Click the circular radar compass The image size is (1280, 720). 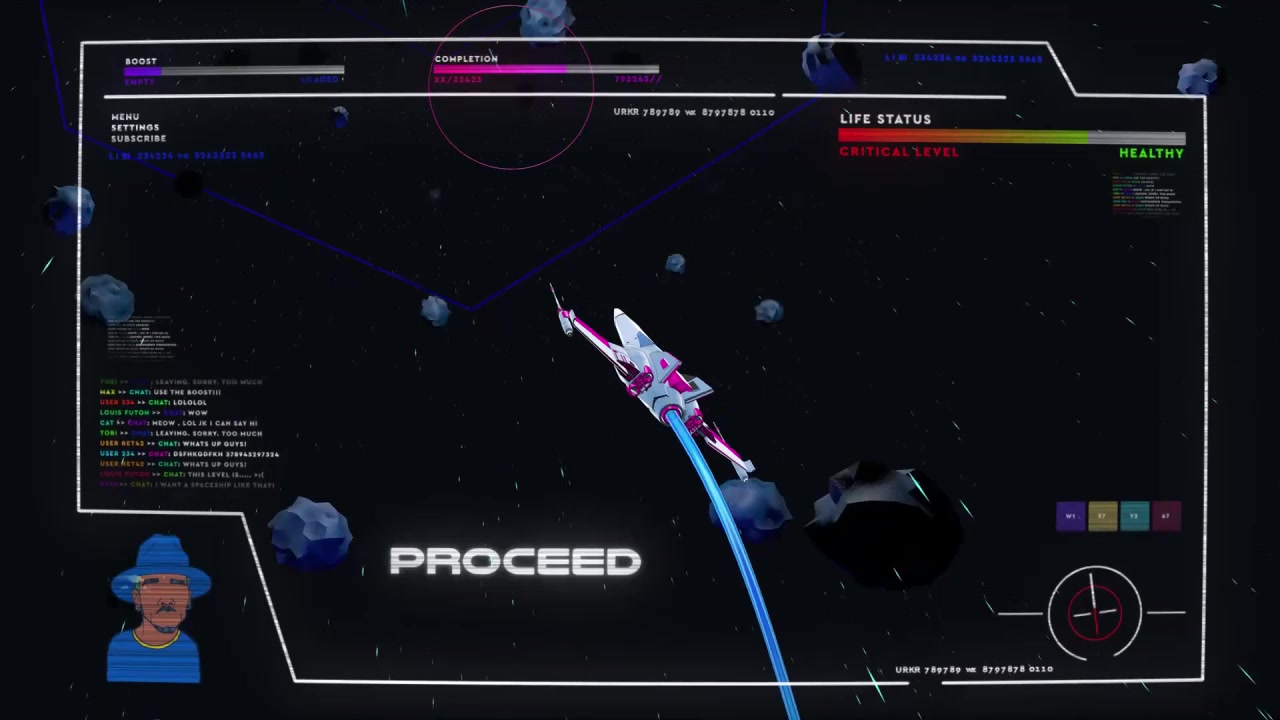pos(1094,612)
